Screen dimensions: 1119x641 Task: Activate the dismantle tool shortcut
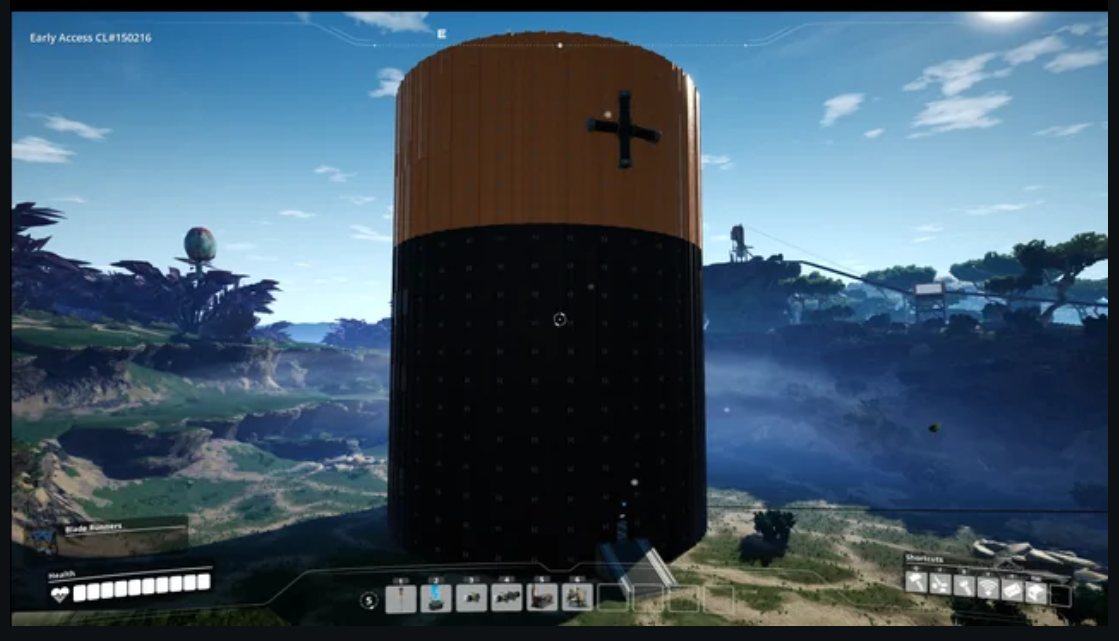(940, 583)
